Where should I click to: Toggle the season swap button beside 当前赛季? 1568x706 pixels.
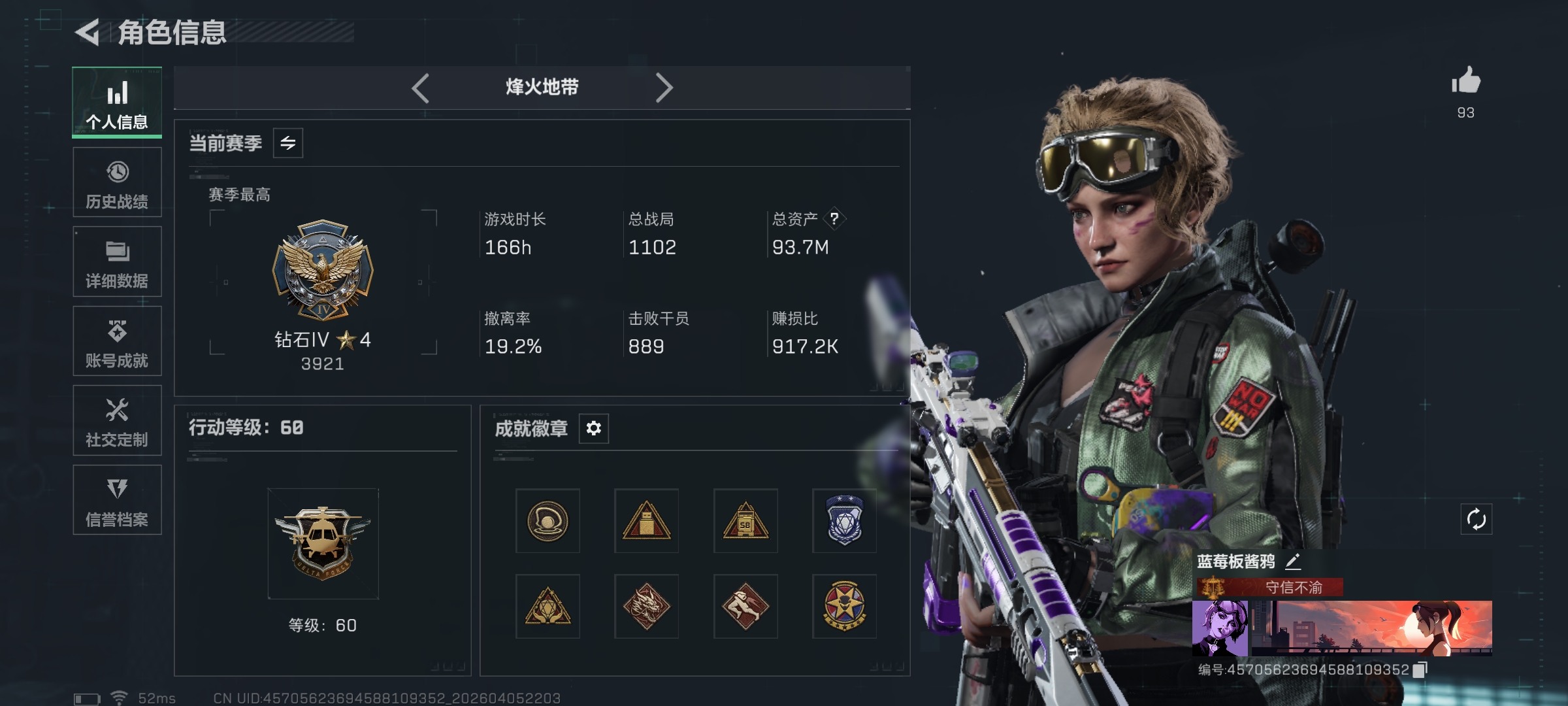[x=288, y=143]
